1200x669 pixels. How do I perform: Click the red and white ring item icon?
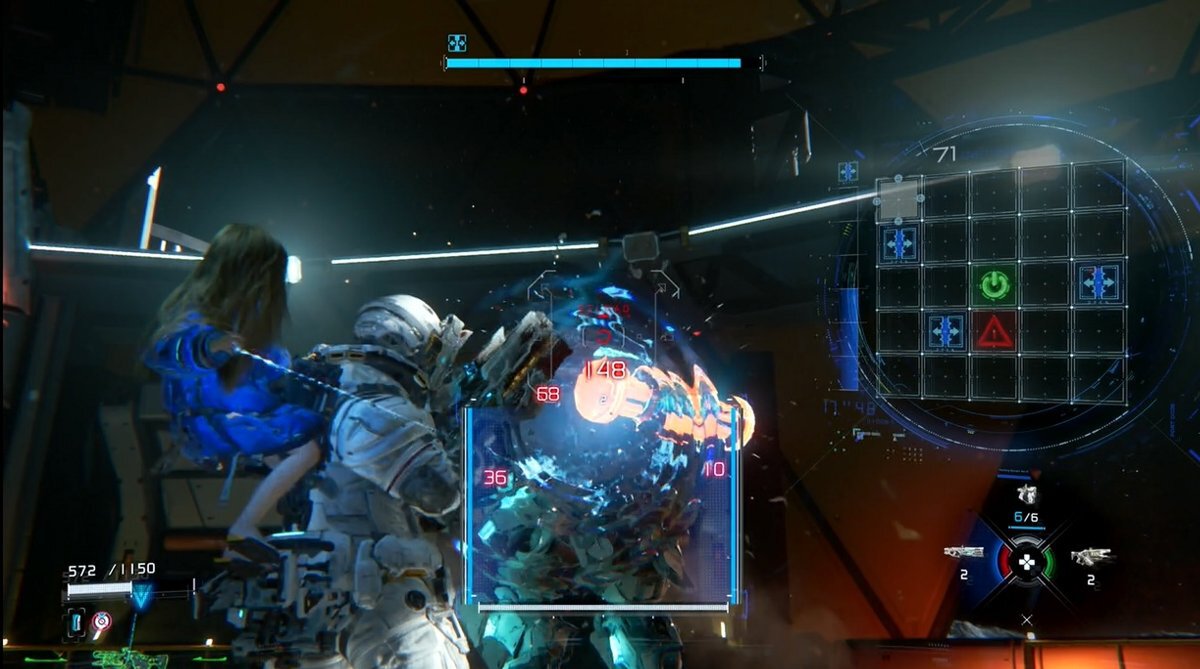coord(100,625)
